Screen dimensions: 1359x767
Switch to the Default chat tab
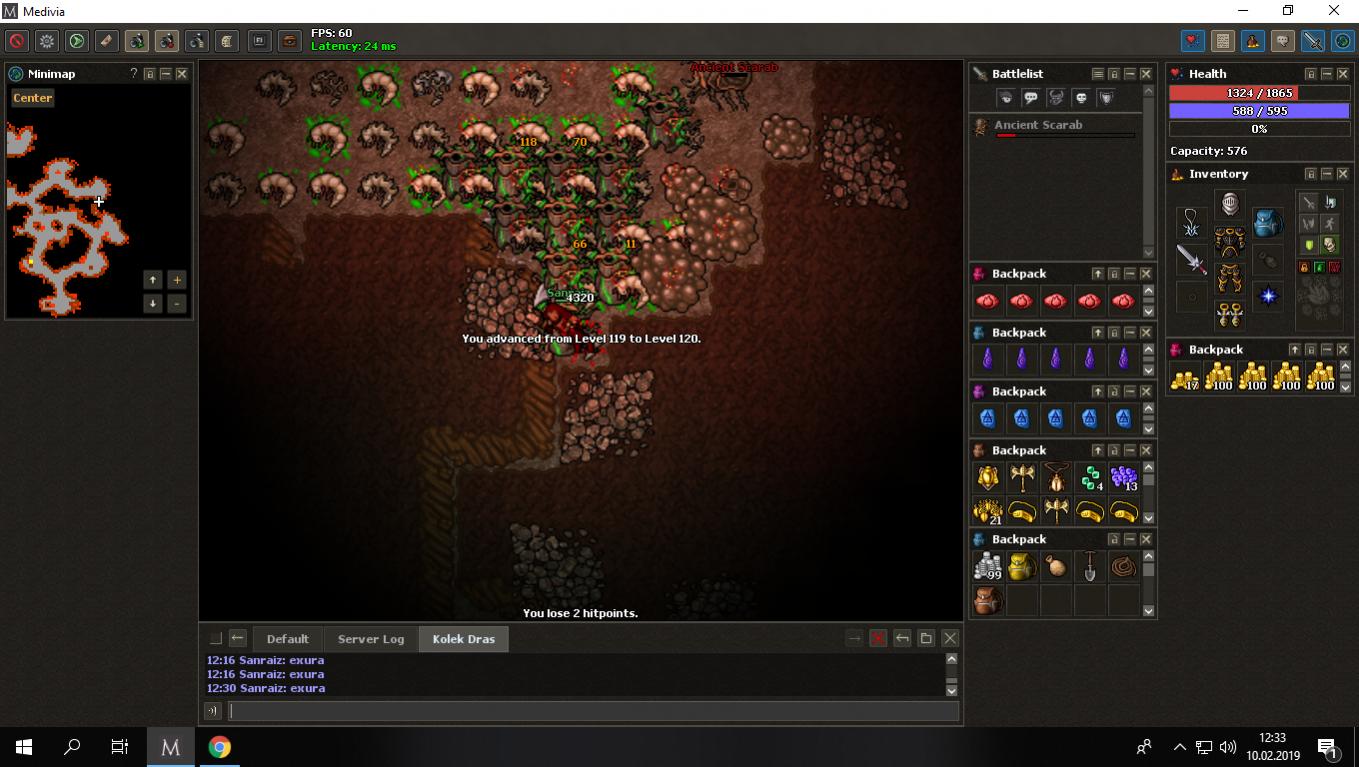coord(287,639)
